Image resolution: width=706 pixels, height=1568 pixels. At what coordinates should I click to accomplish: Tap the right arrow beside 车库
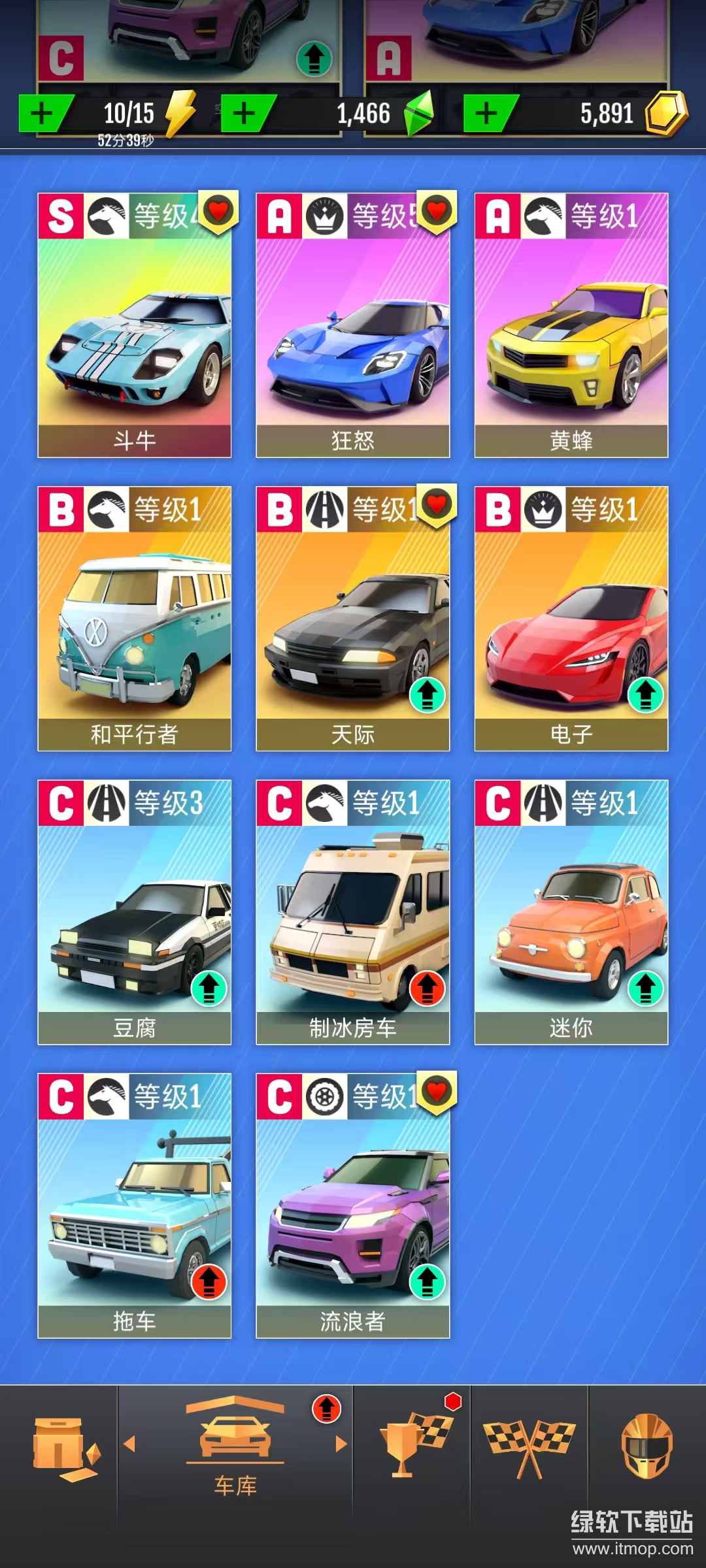coord(341,1444)
